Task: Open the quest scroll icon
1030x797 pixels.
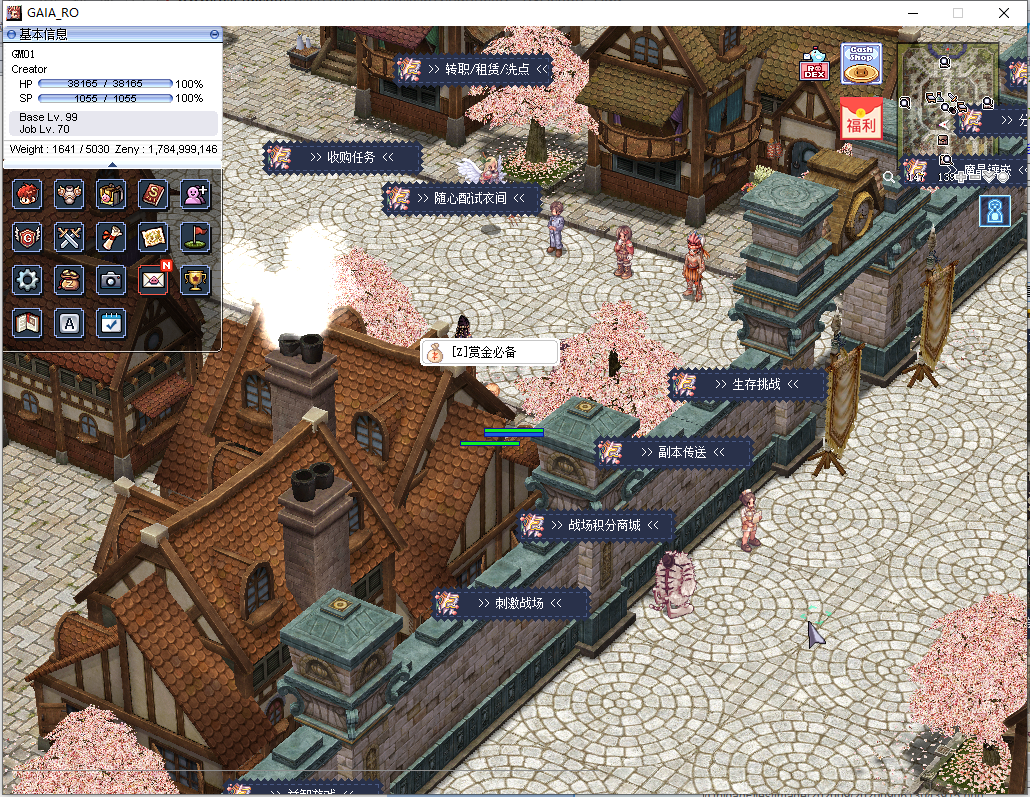Action: click(x=111, y=237)
